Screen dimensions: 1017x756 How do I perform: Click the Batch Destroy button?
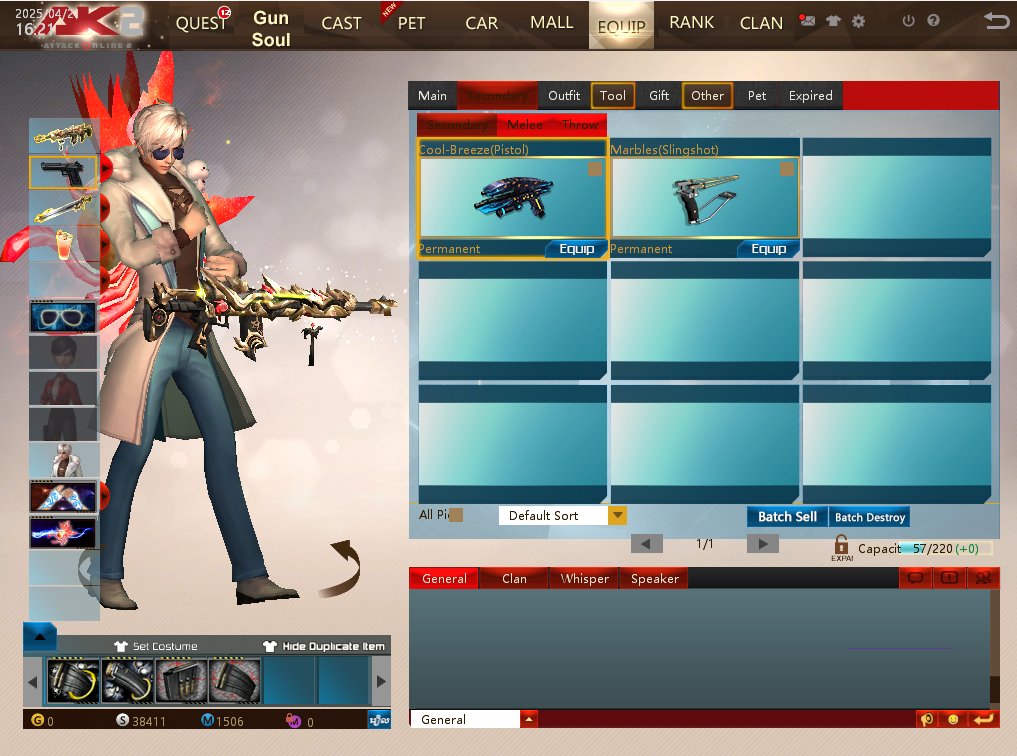[870, 517]
